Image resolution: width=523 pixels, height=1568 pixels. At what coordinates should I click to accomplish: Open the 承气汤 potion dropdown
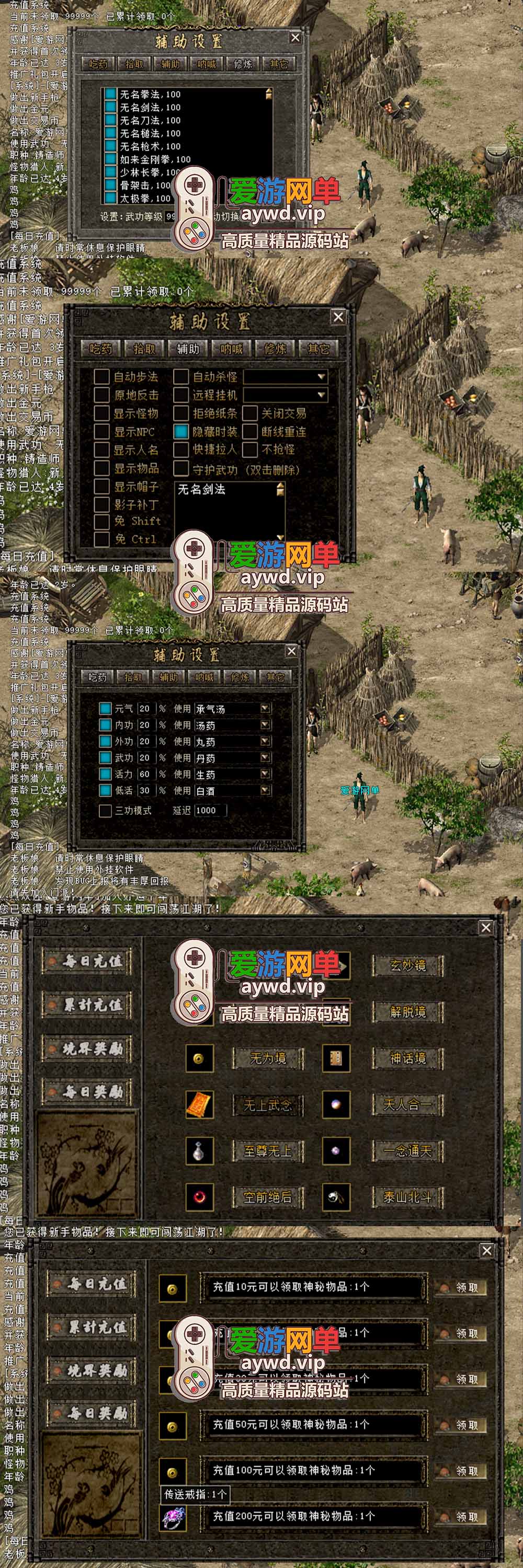coord(265,709)
